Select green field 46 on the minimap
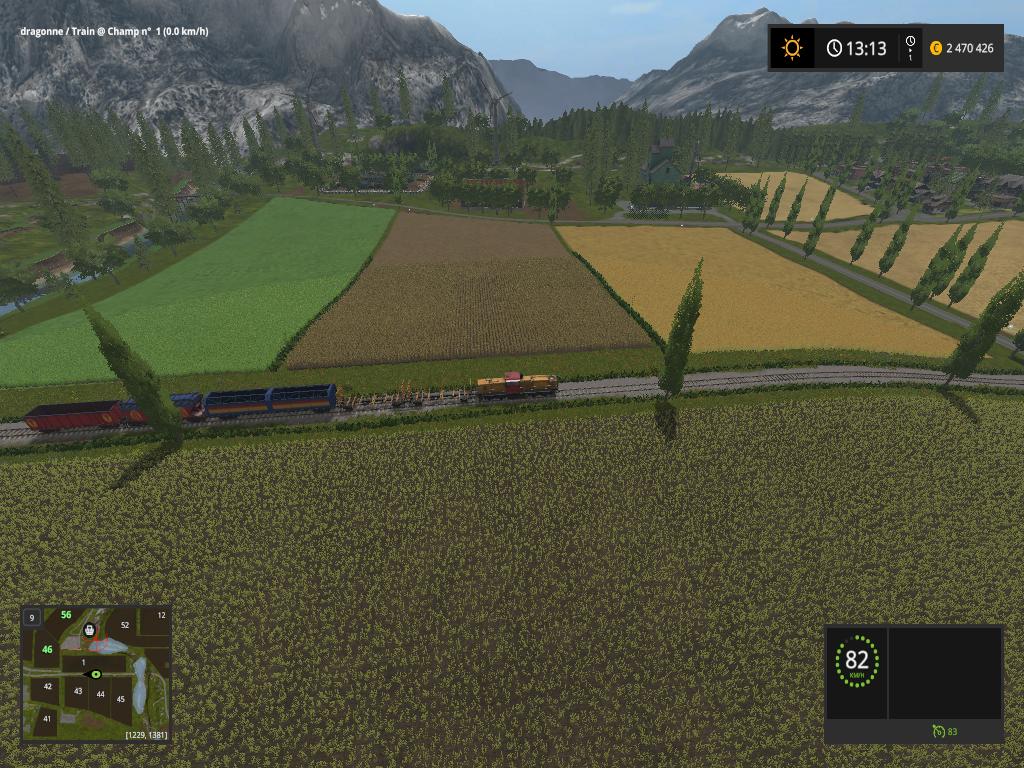 (x=47, y=649)
